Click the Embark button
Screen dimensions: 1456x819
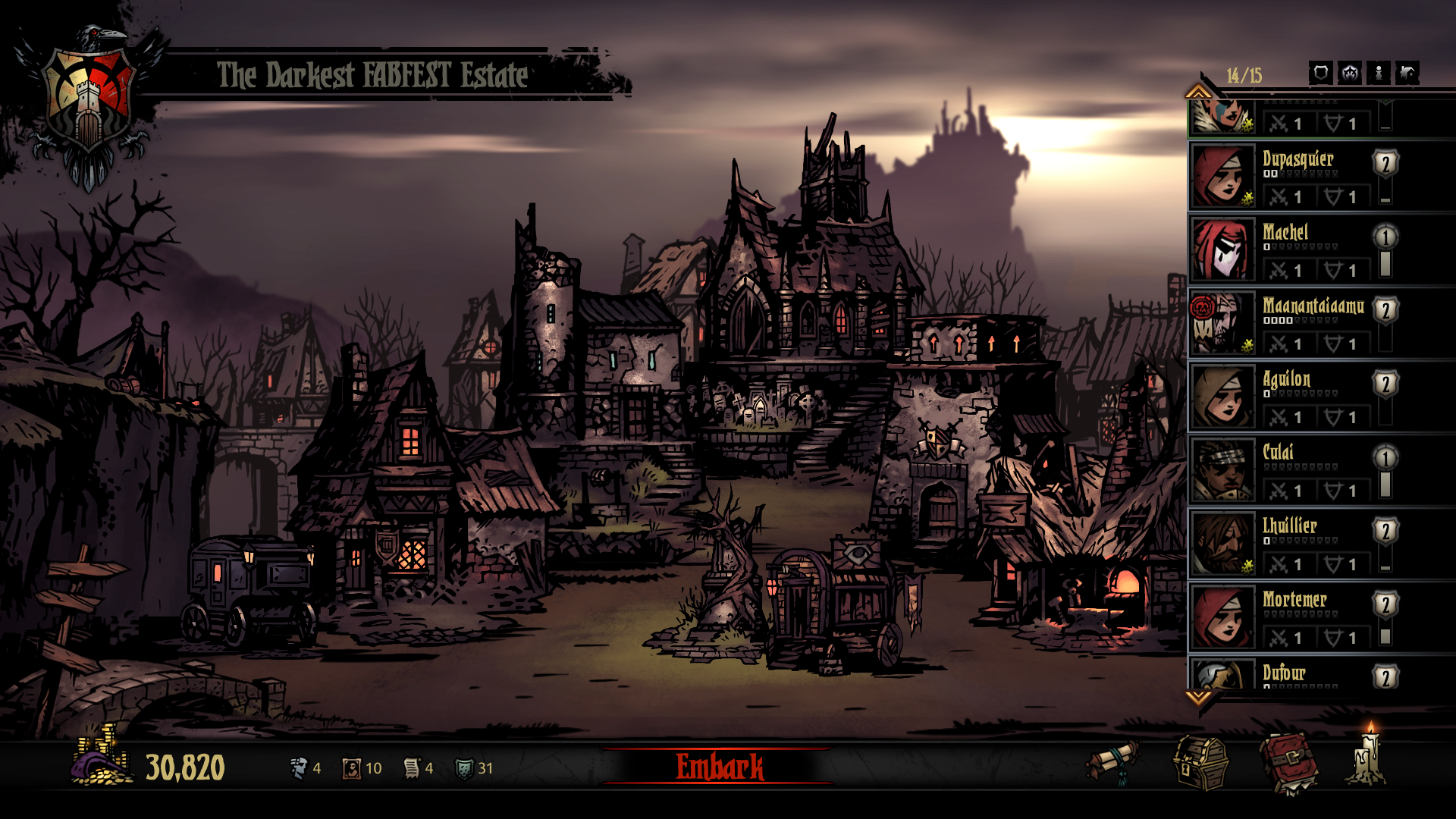pyautogui.click(x=719, y=767)
